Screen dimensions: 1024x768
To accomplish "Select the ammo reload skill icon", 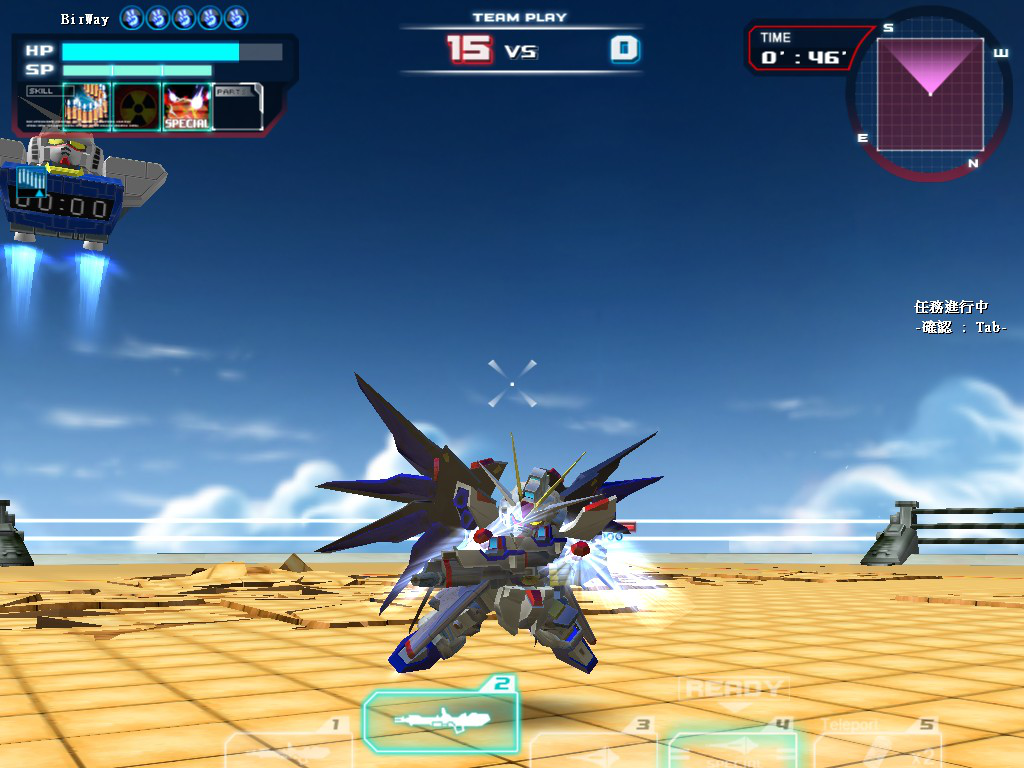I will click(x=86, y=107).
